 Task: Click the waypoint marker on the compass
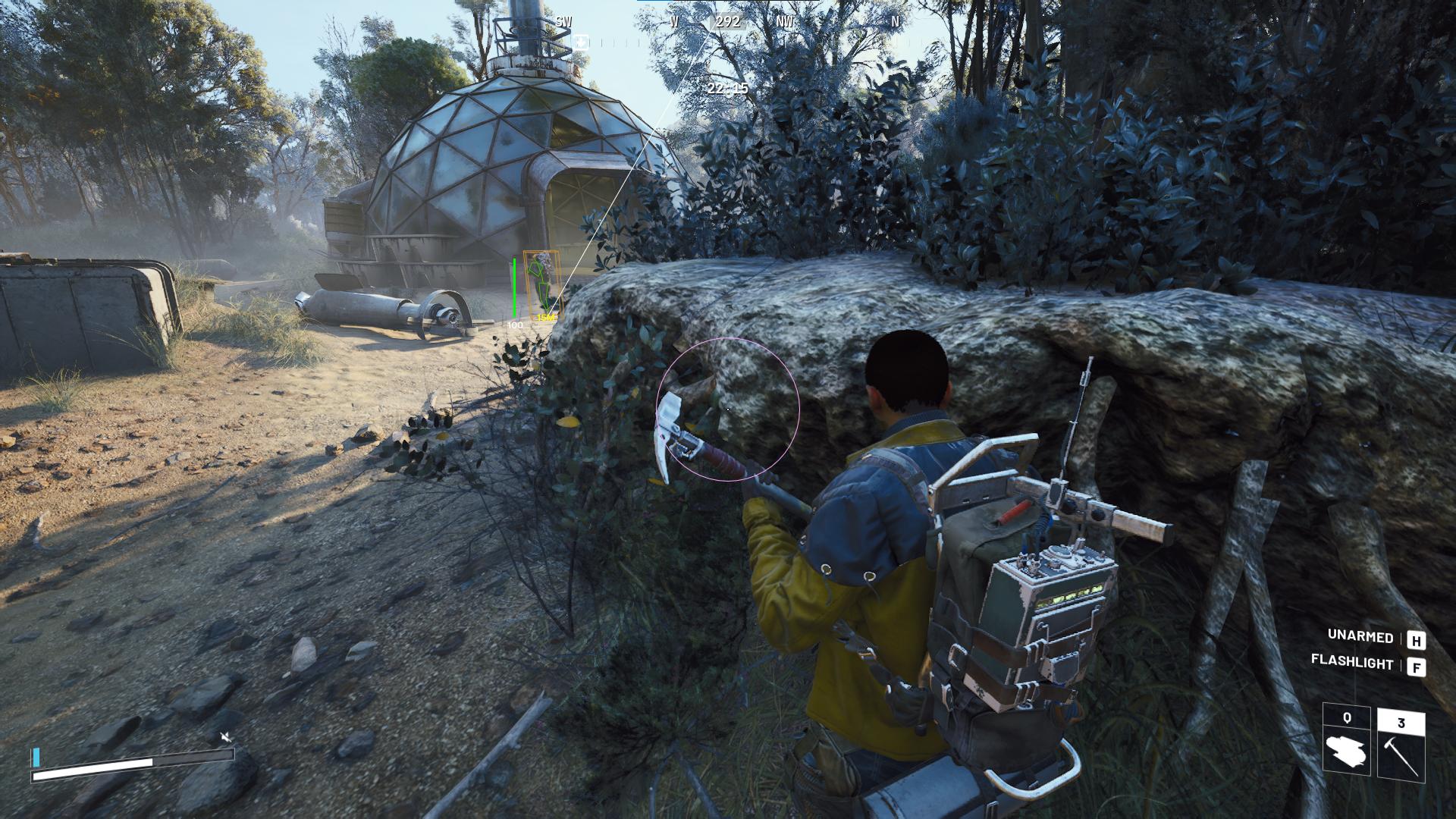581,42
